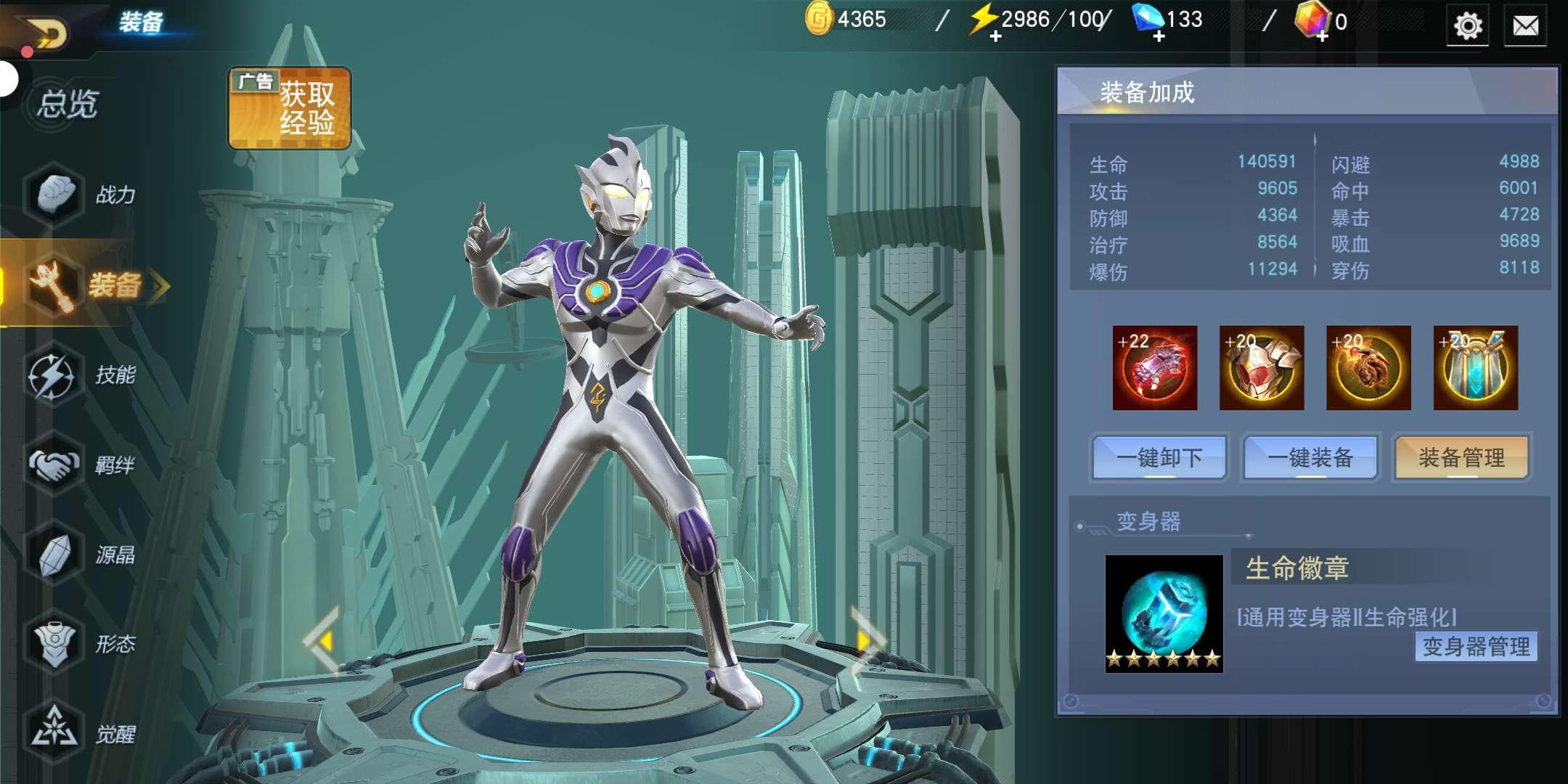The height and width of the screenshot is (784, 1568).
Task: Select the +20 blue shield equipment slot
Action: 1475,368
